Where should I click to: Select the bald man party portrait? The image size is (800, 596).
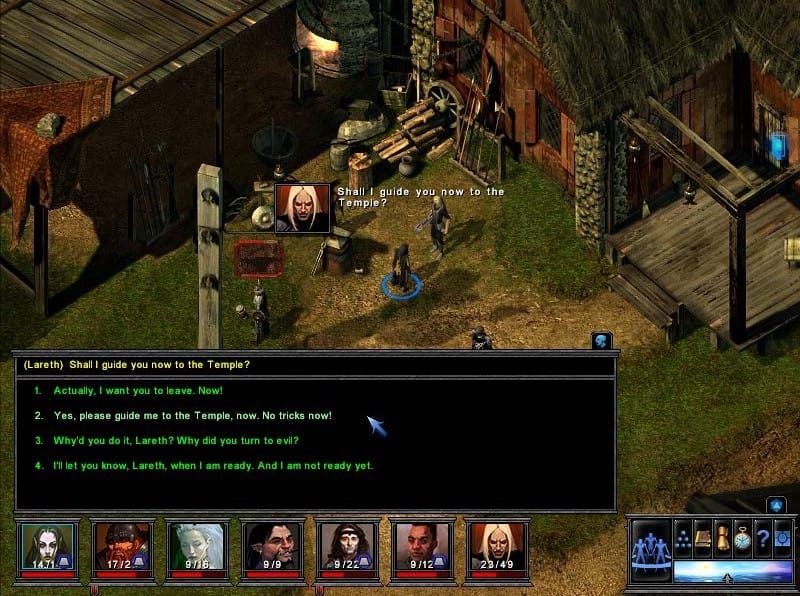[422, 547]
